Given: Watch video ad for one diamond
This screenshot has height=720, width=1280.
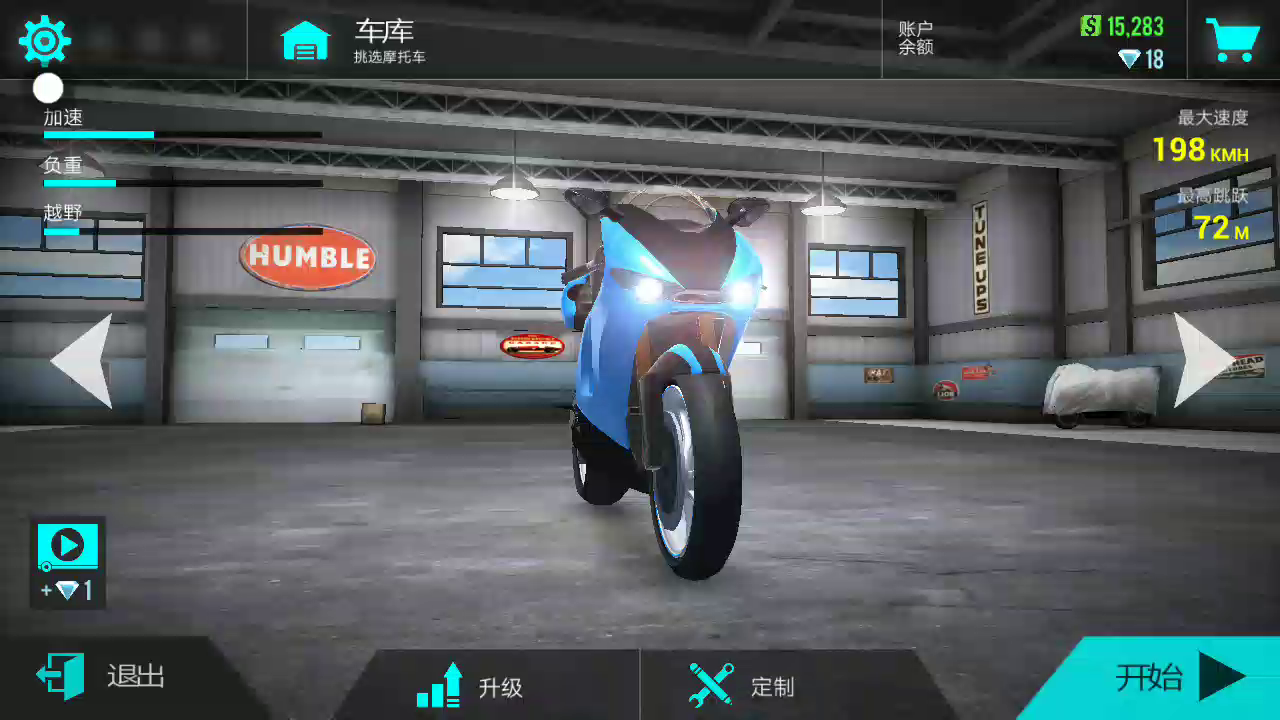Looking at the screenshot, I should [68, 562].
